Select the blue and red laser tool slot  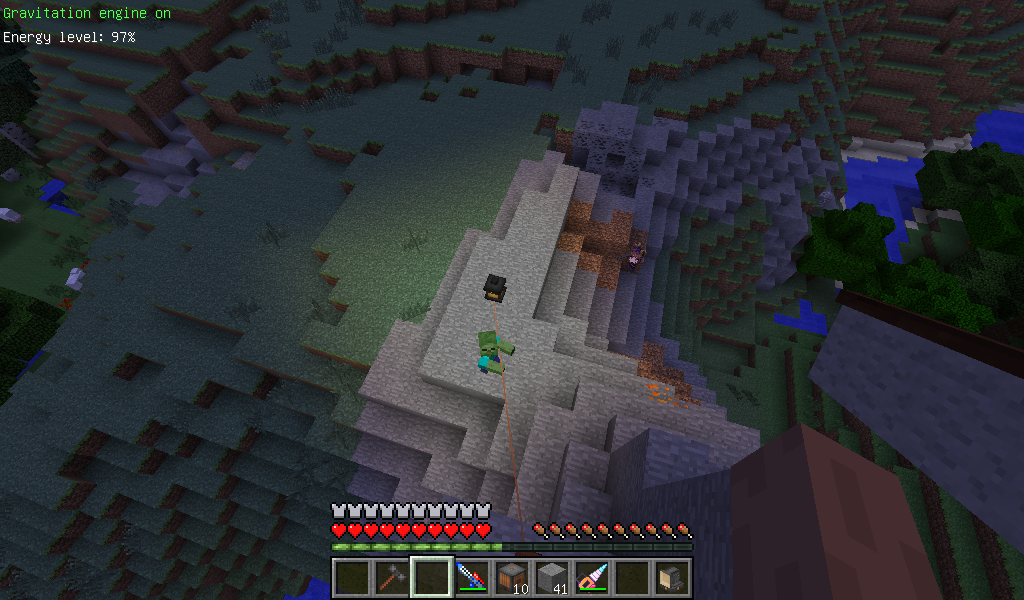point(471,578)
